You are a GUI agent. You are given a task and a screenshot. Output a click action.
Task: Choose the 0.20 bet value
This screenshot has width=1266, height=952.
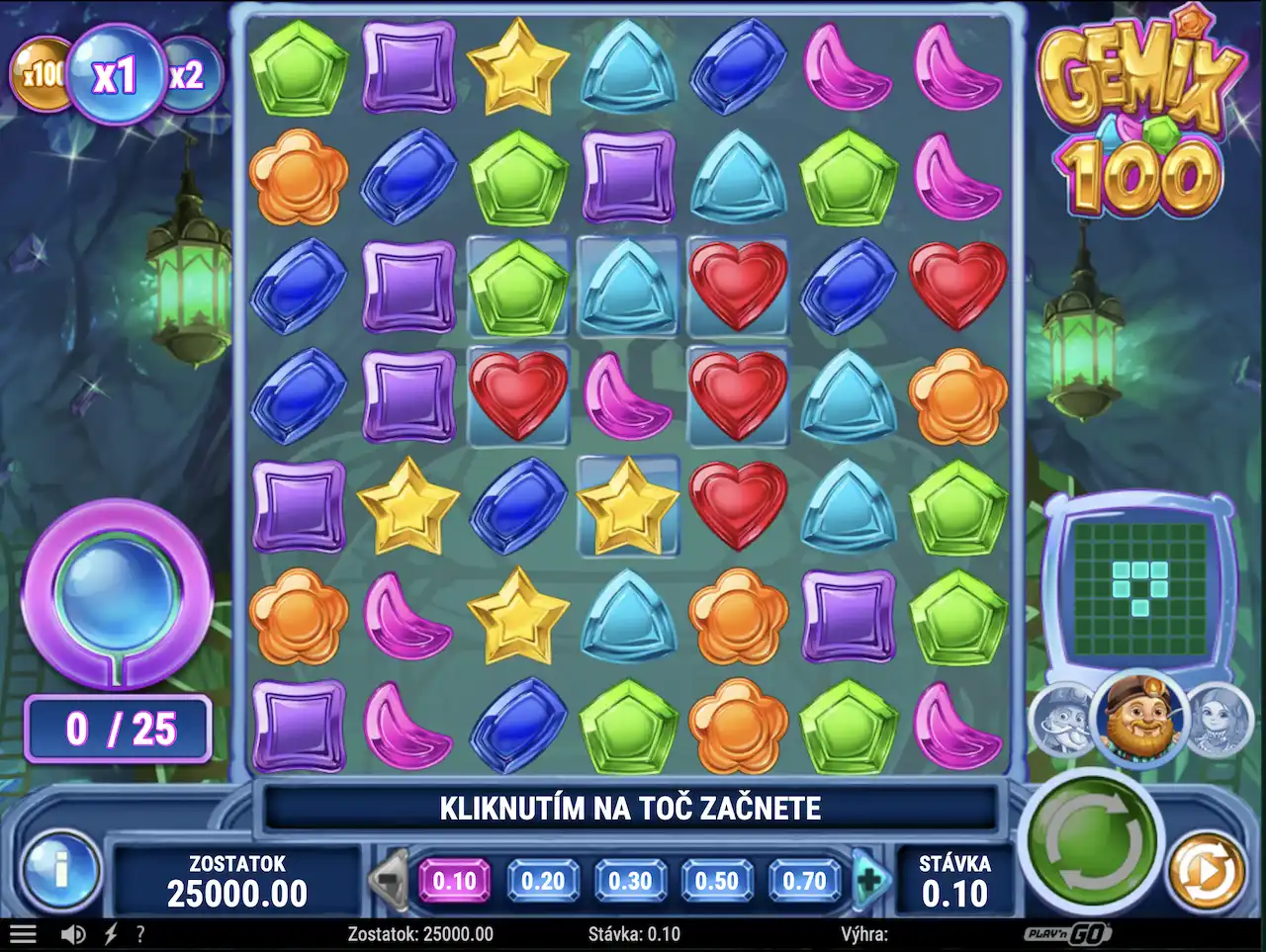click(543, 880)
